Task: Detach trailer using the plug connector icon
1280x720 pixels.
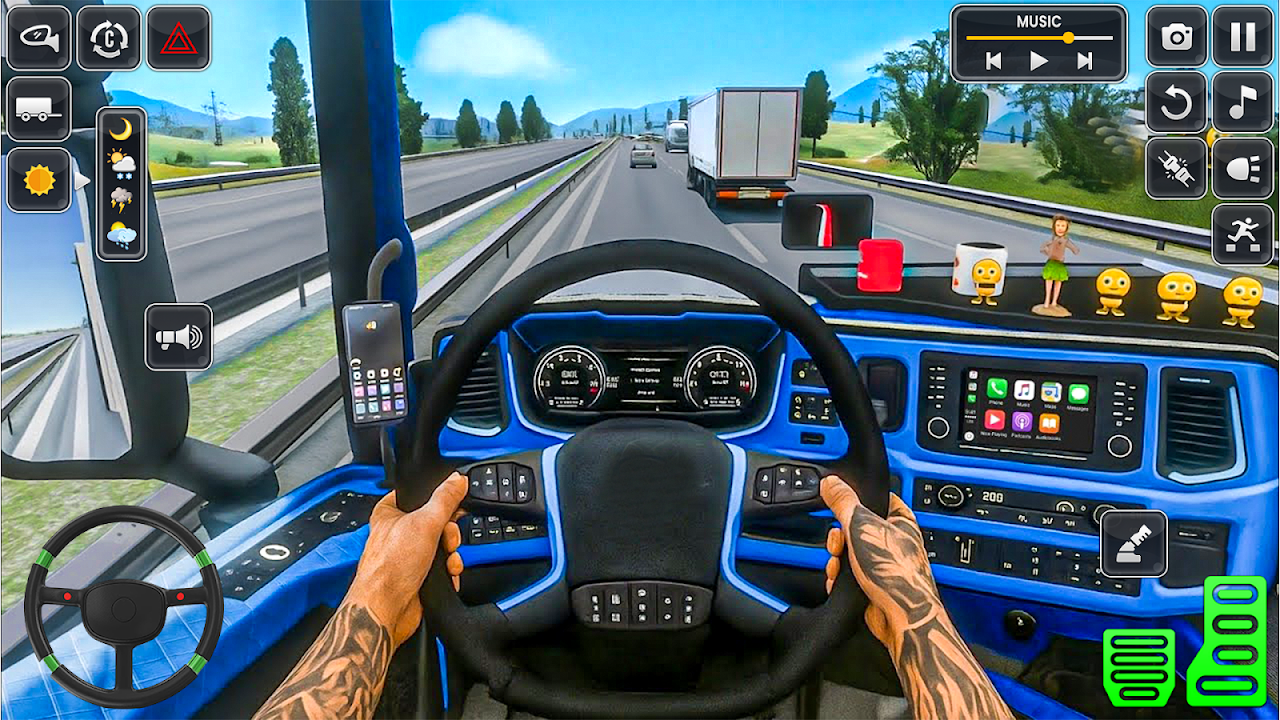Action: pos(1177,168)
